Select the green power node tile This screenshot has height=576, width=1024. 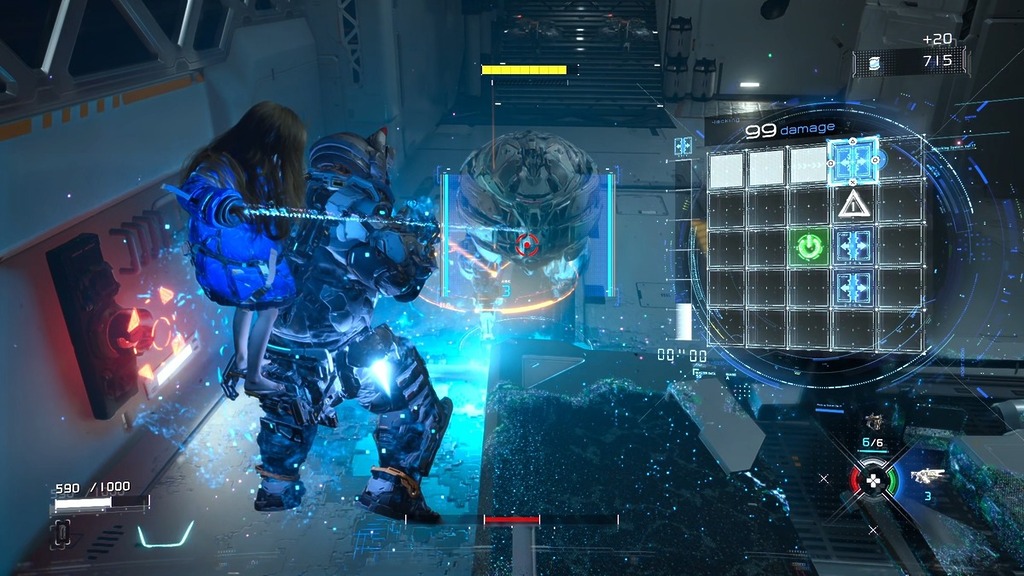click(x=808, y=245)
